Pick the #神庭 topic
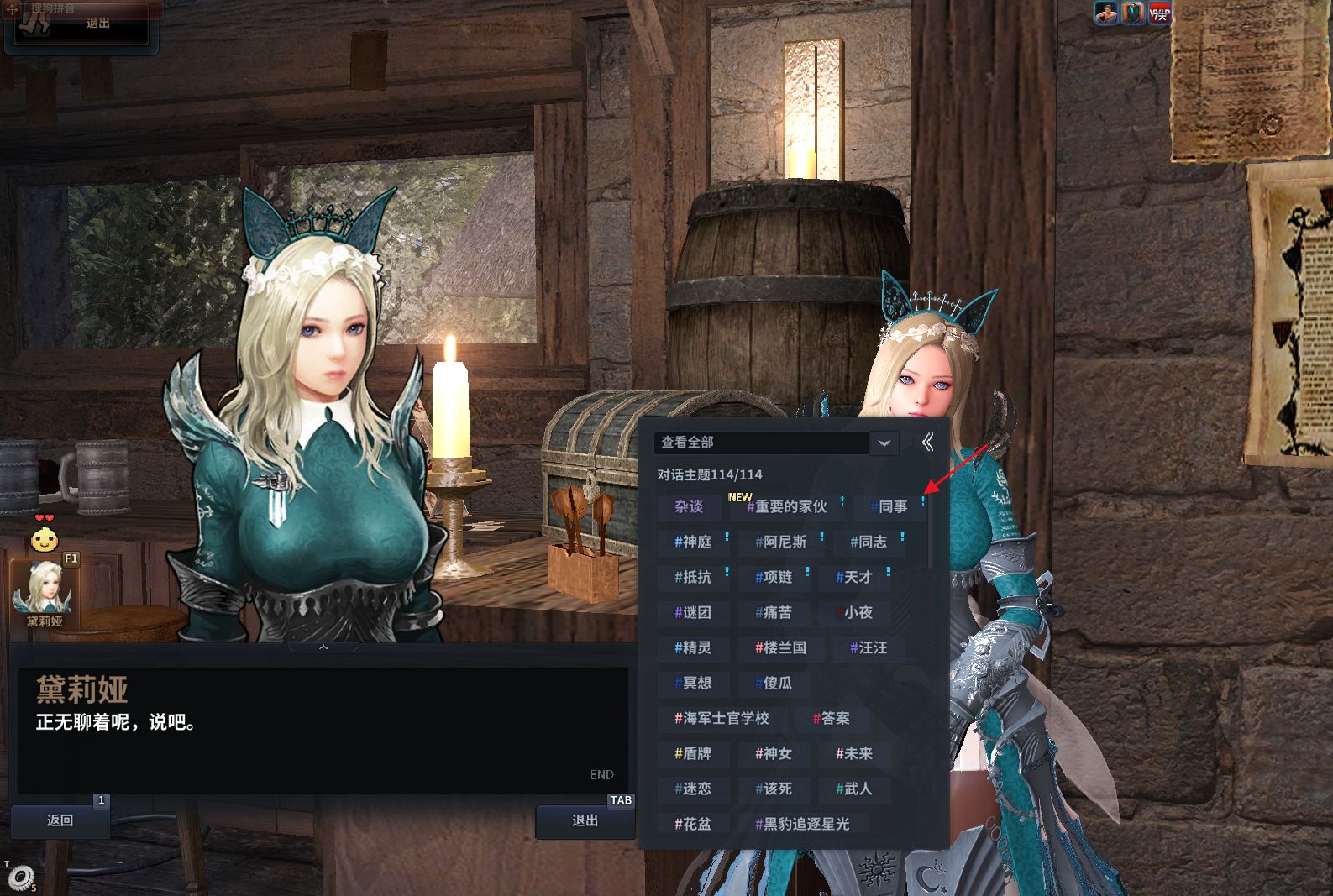The height and width of the screenshot is (896, 1333). point(693,542)
